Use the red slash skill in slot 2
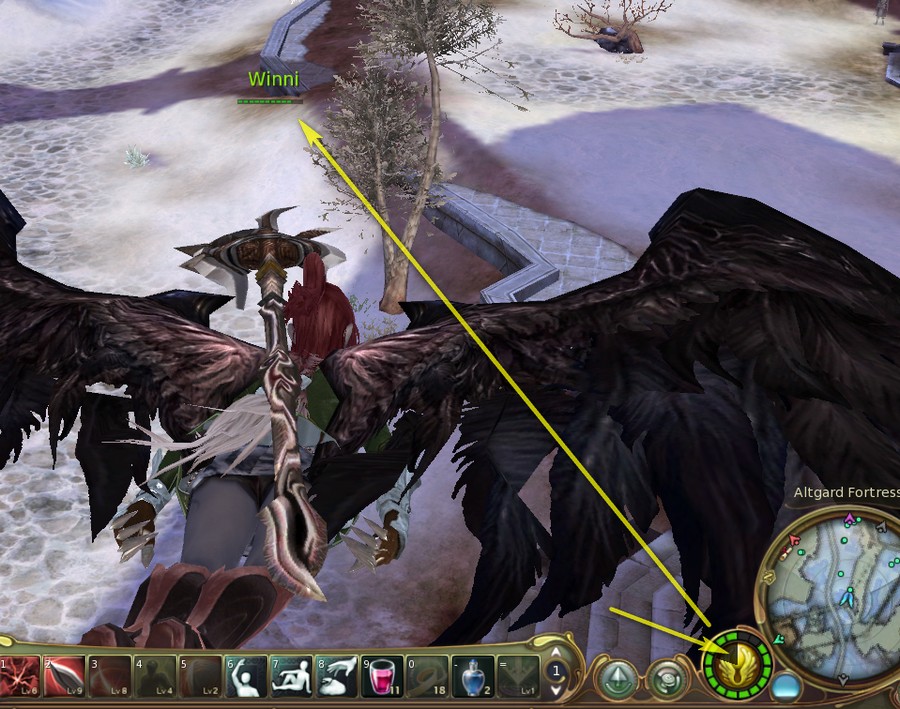Viewport: 900px width, 709px height. pyautogui.click(x=64, y=677)
